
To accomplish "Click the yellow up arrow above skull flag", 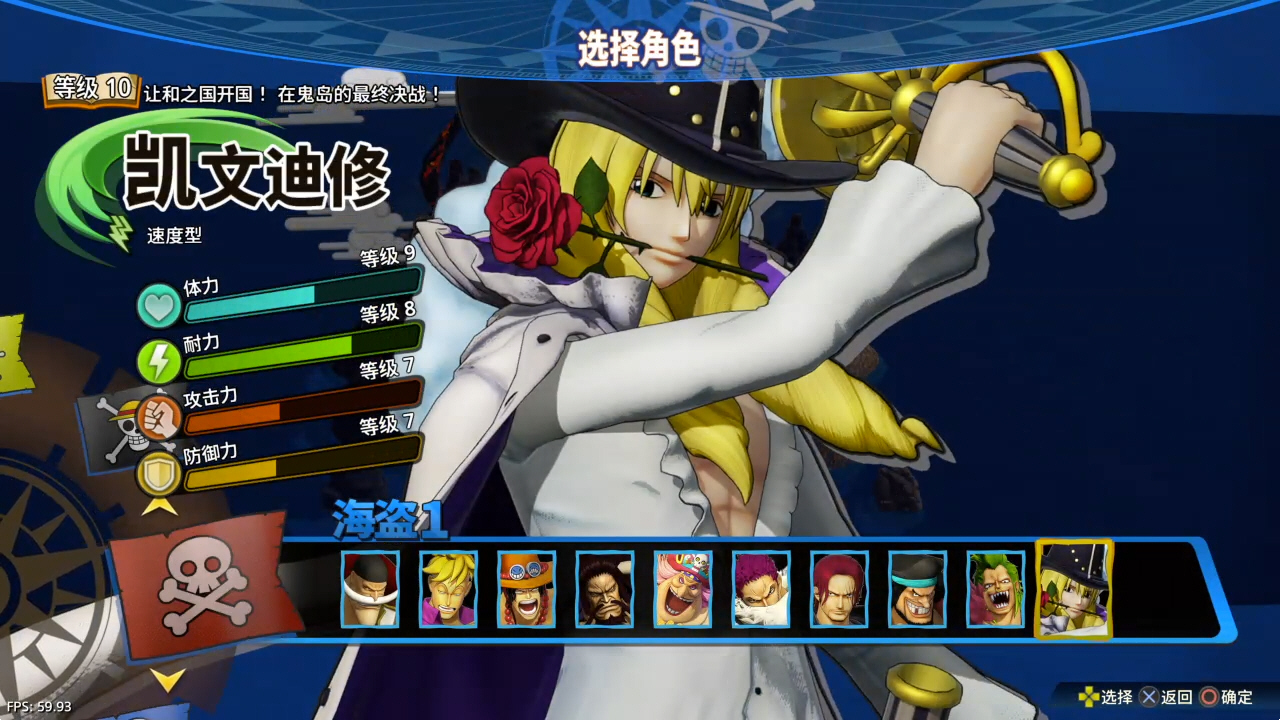I will coord(160,506).
